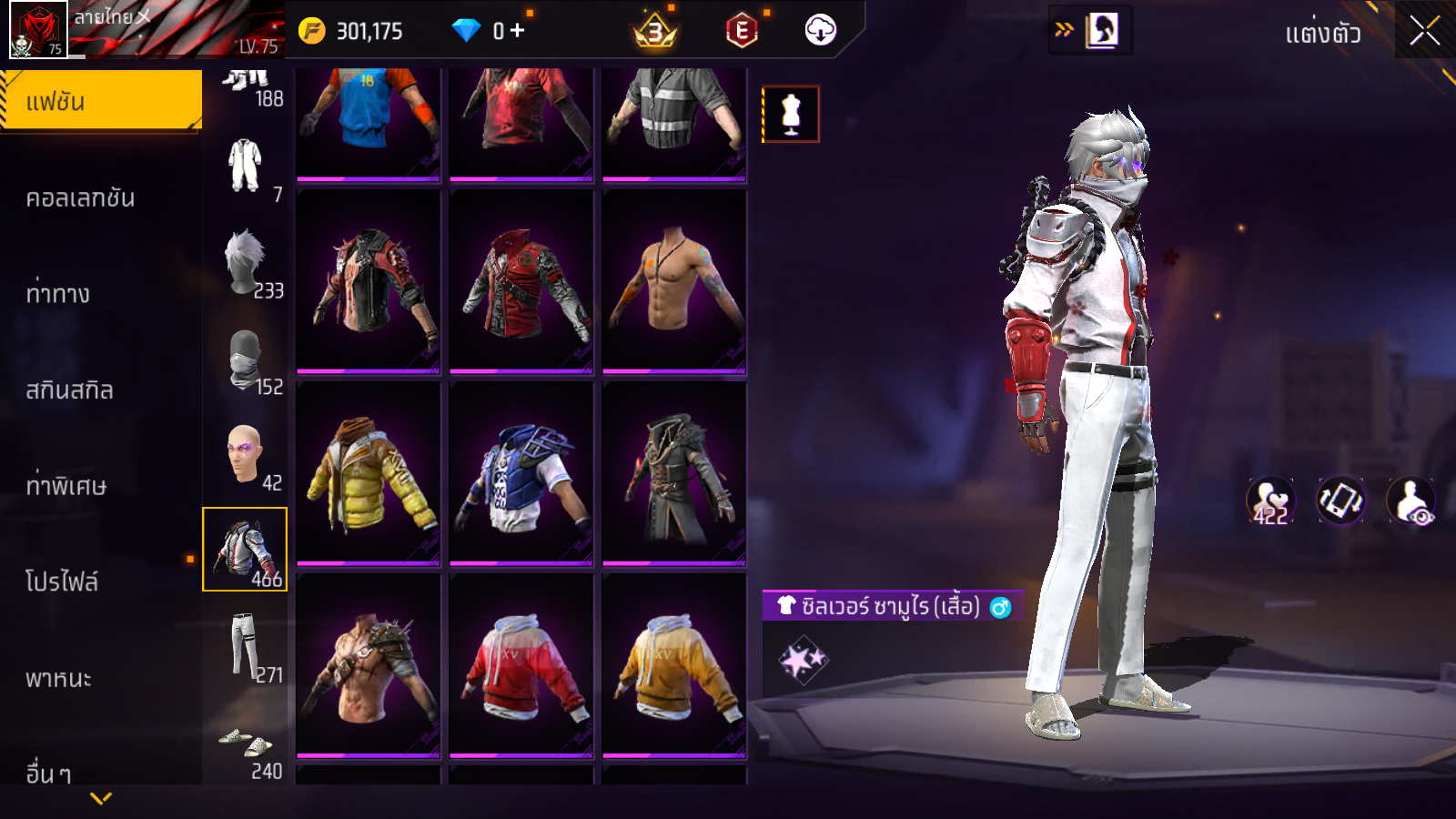The width and height of the screenshot is (1456, 819).
Task: Open the ท่าทาง emotes tab
Action: (58, 293)
